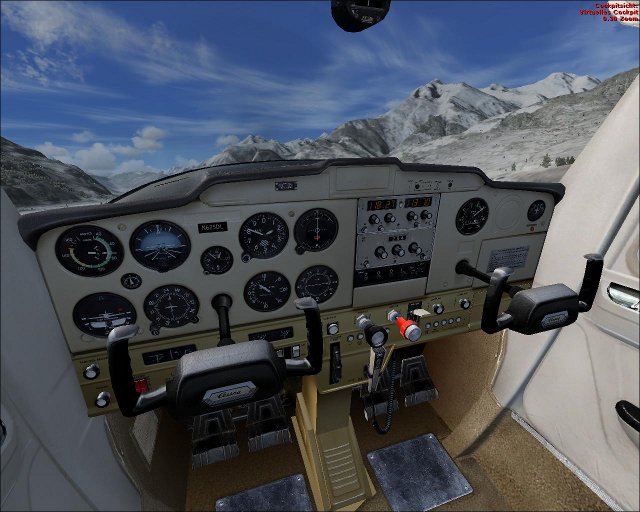Click the black throttle knob
Image resolution: width=640 pixels, height=512 pixels.
click(376, 337)
